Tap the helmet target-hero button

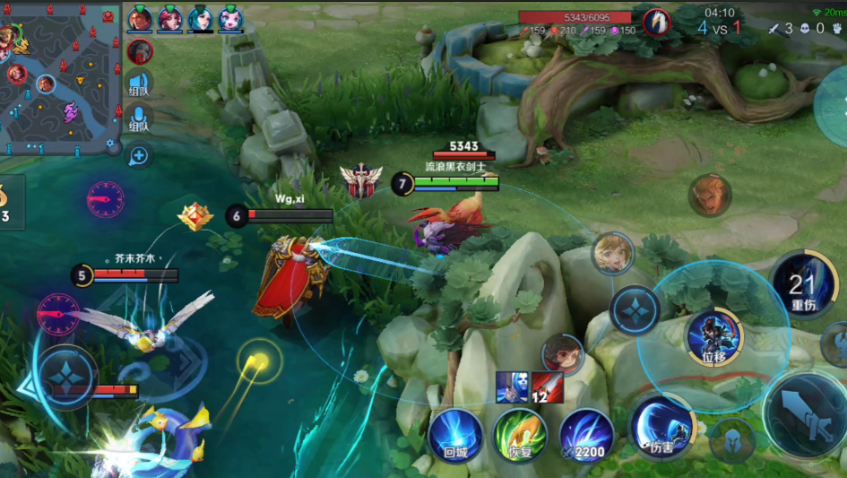732,440
